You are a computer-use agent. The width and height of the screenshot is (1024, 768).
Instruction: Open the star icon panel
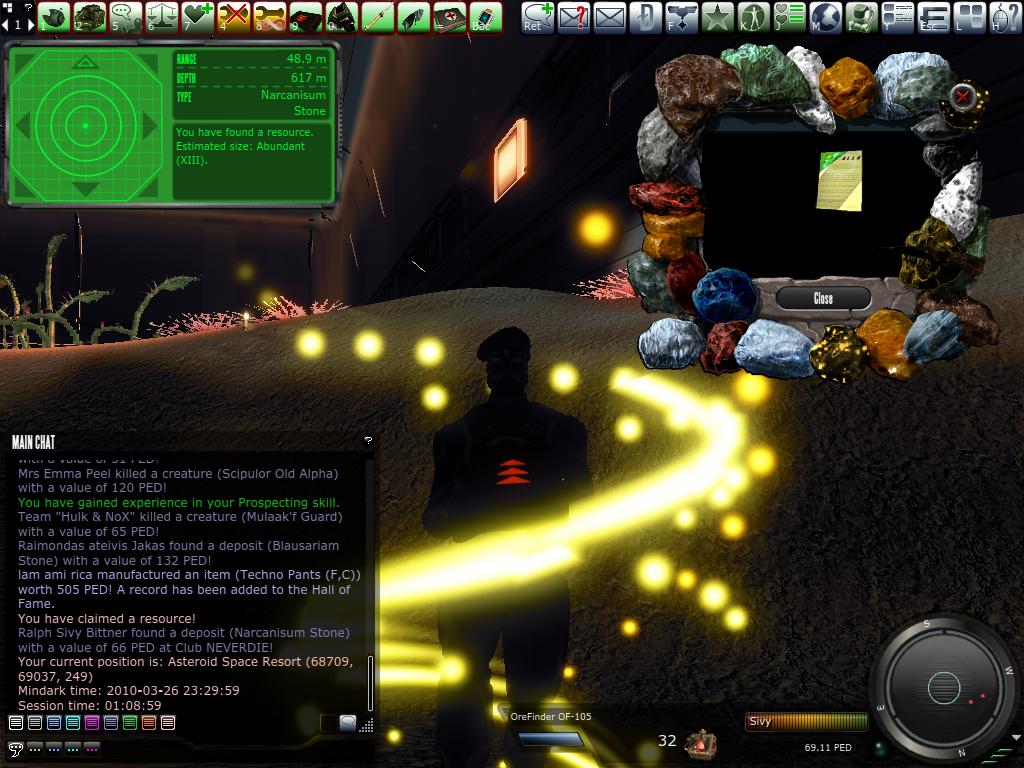click(718, 16)
